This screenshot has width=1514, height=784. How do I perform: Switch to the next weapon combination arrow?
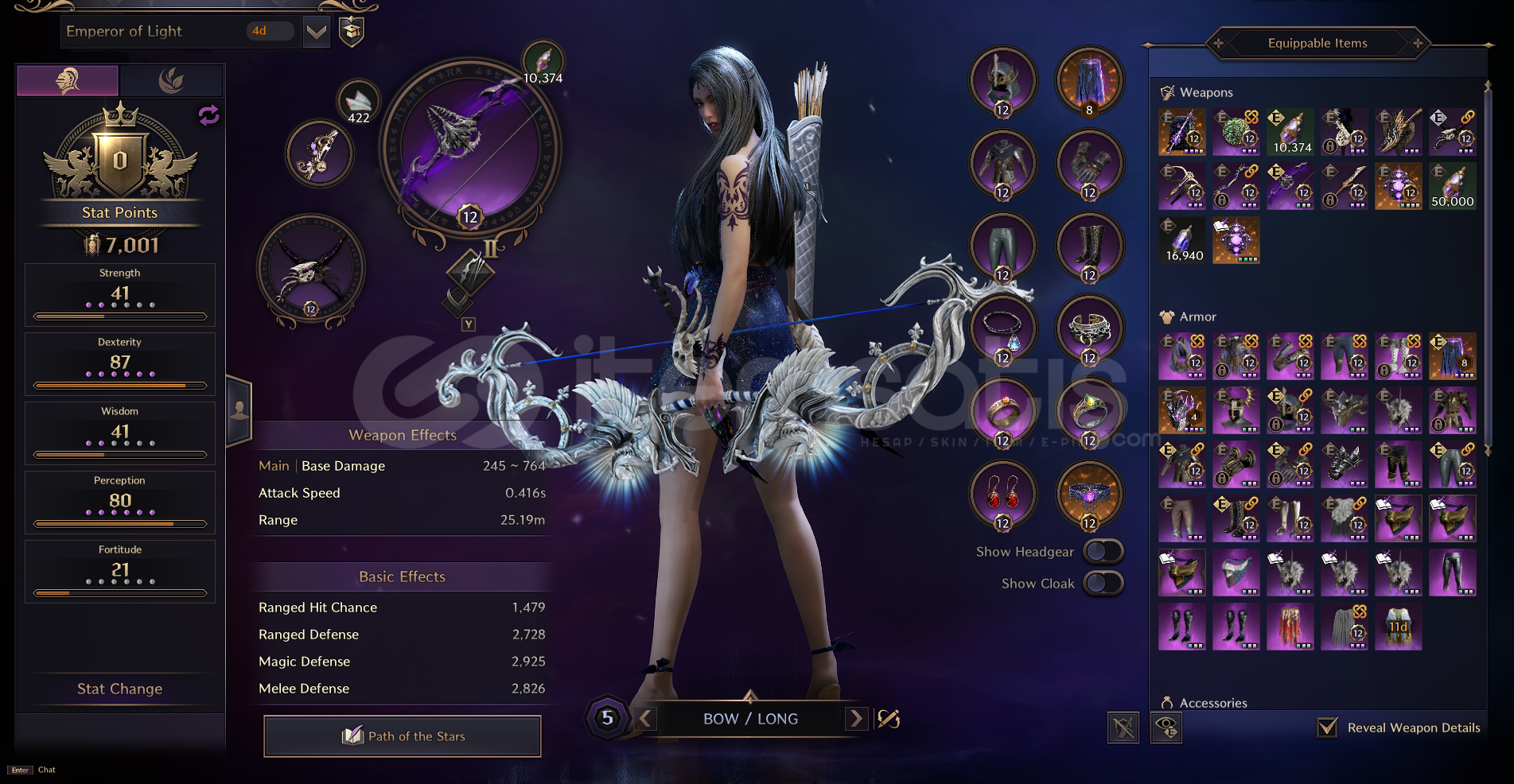coord(856,719)
